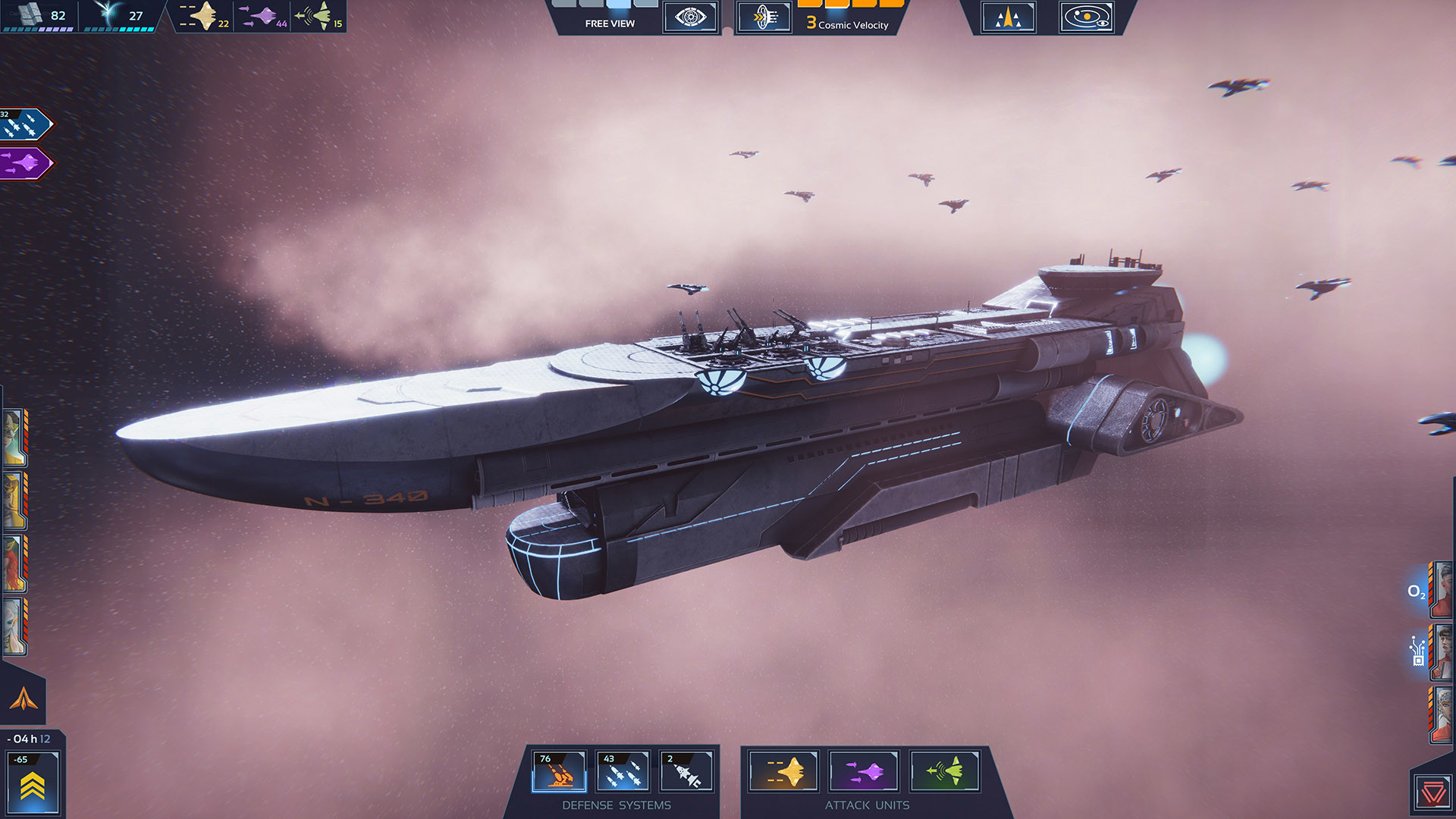This screenshot has height=819, width=1456.
Task: Select the DEFENSE SYSTEMS panel label
Action: [x=617, y=805]
